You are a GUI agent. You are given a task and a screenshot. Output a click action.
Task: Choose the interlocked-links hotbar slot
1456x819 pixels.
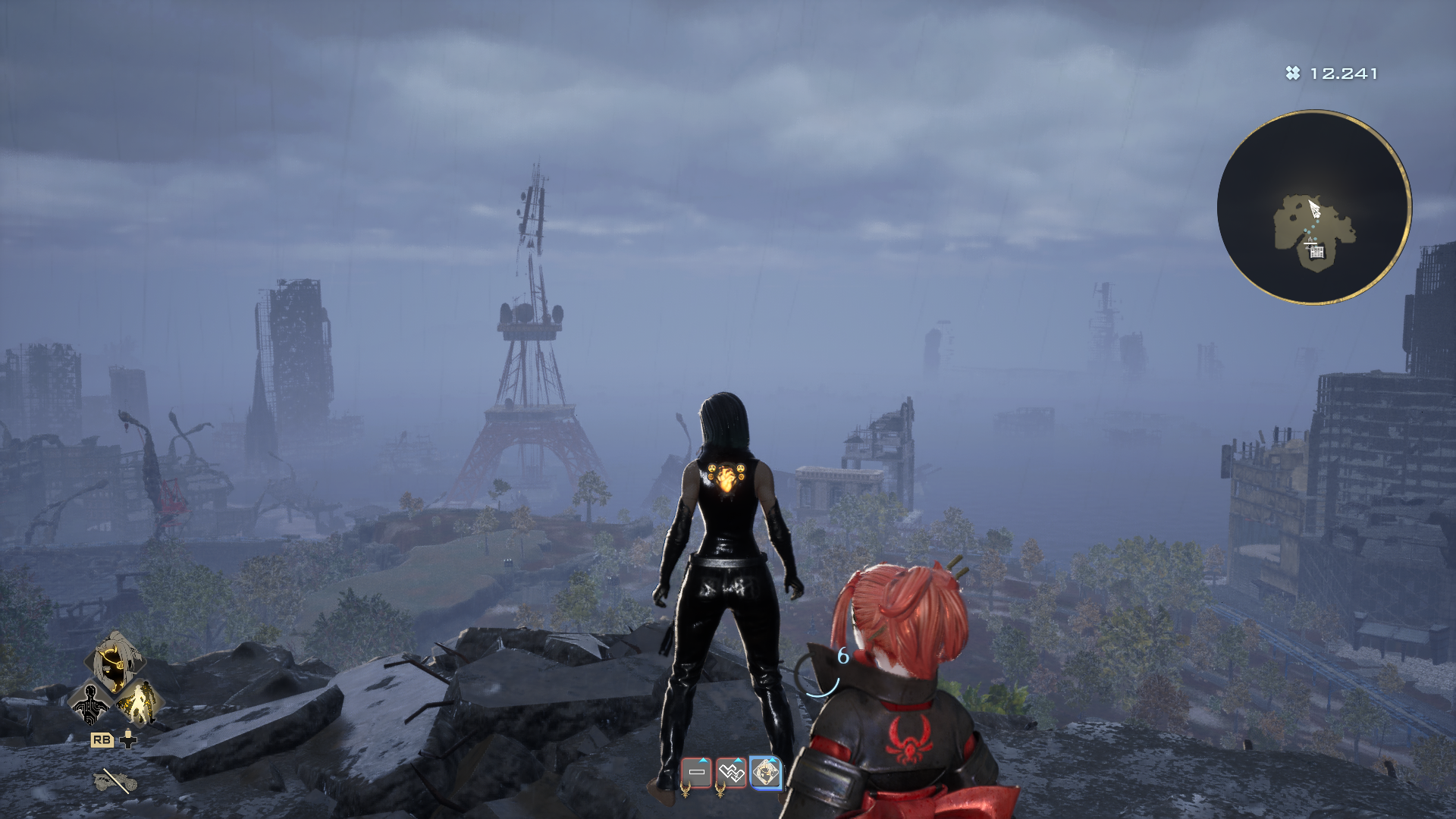click(x=731, y=773)
